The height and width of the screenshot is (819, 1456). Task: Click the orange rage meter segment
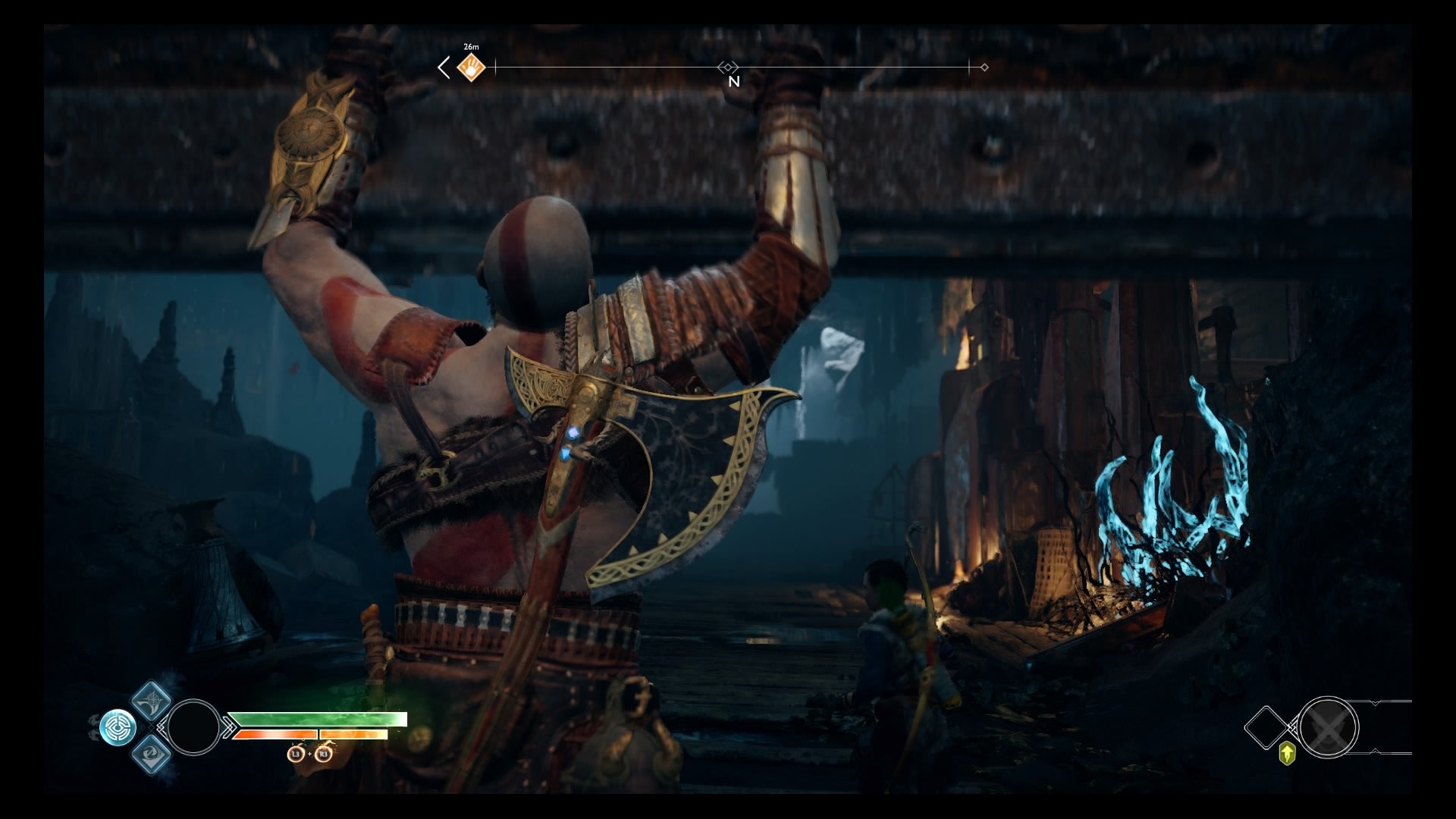pyautogui.click(x=277, y=734)
